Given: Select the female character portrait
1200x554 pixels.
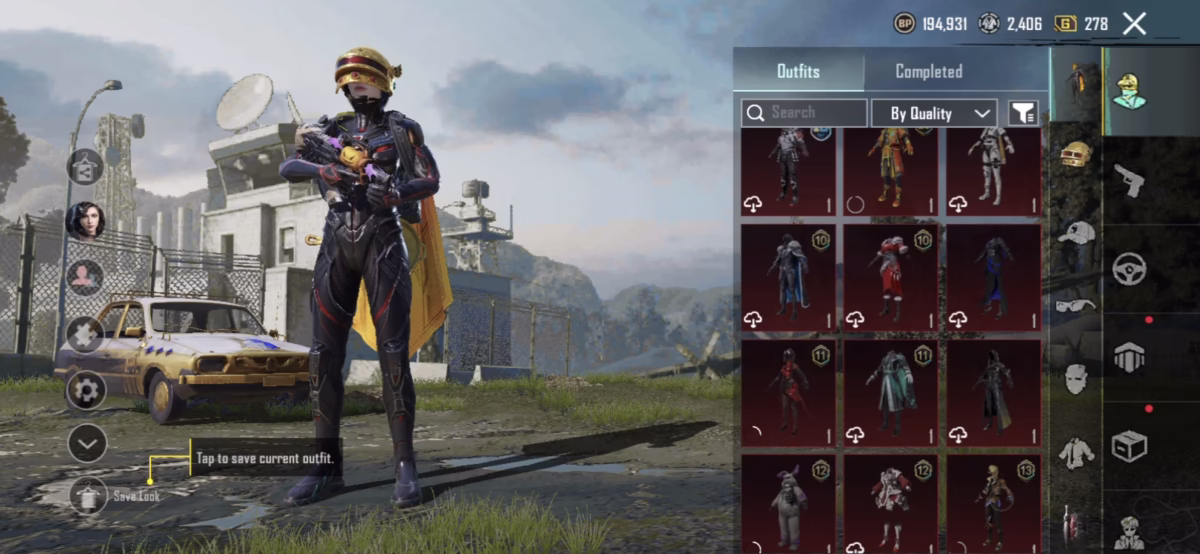Looking at the screenshot, I should pos(86,220).
